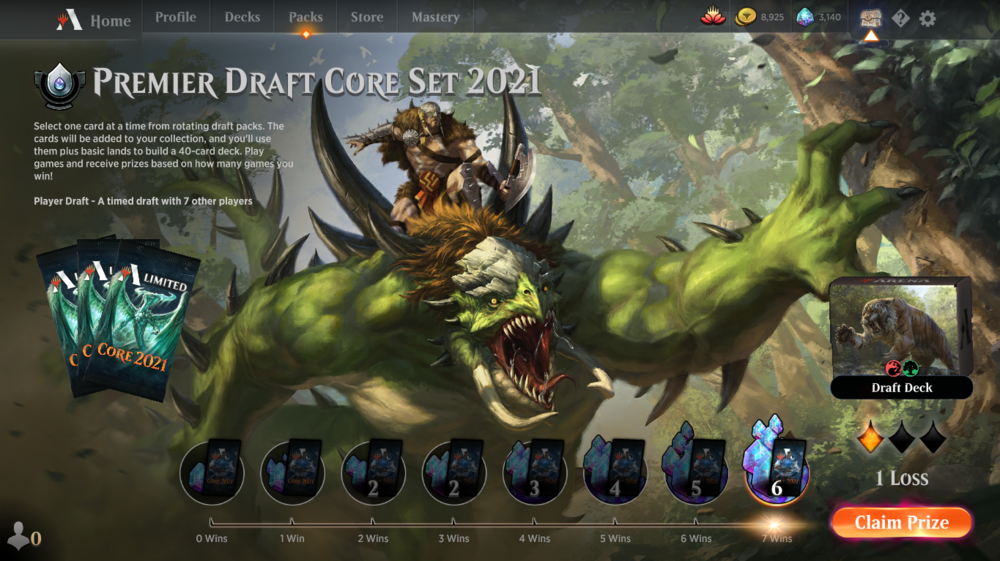Click the gems balance icon
The image size is (1000, 561).
click(818, 17)
